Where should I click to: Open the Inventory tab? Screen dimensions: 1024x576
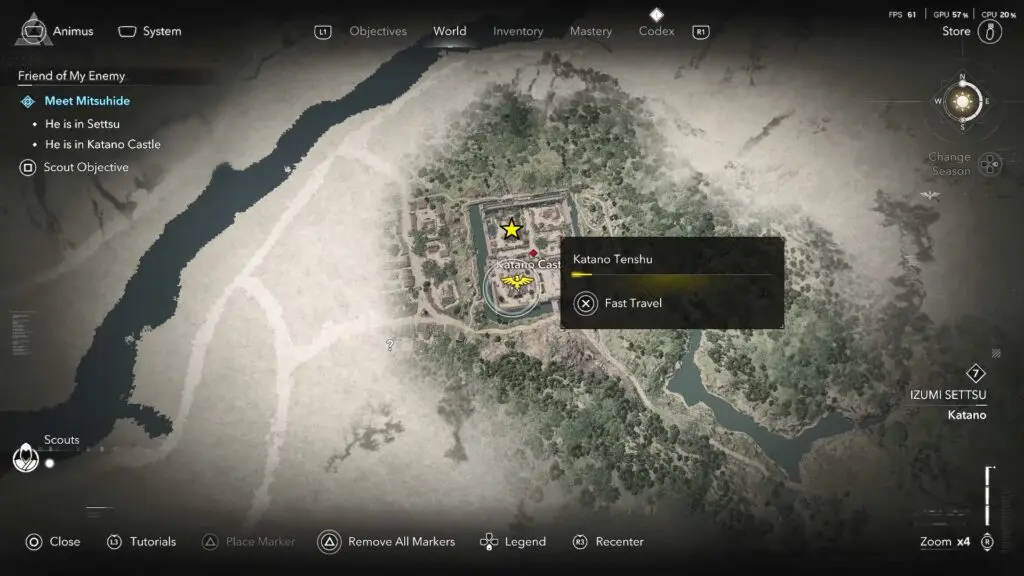[x=518, y=31]
